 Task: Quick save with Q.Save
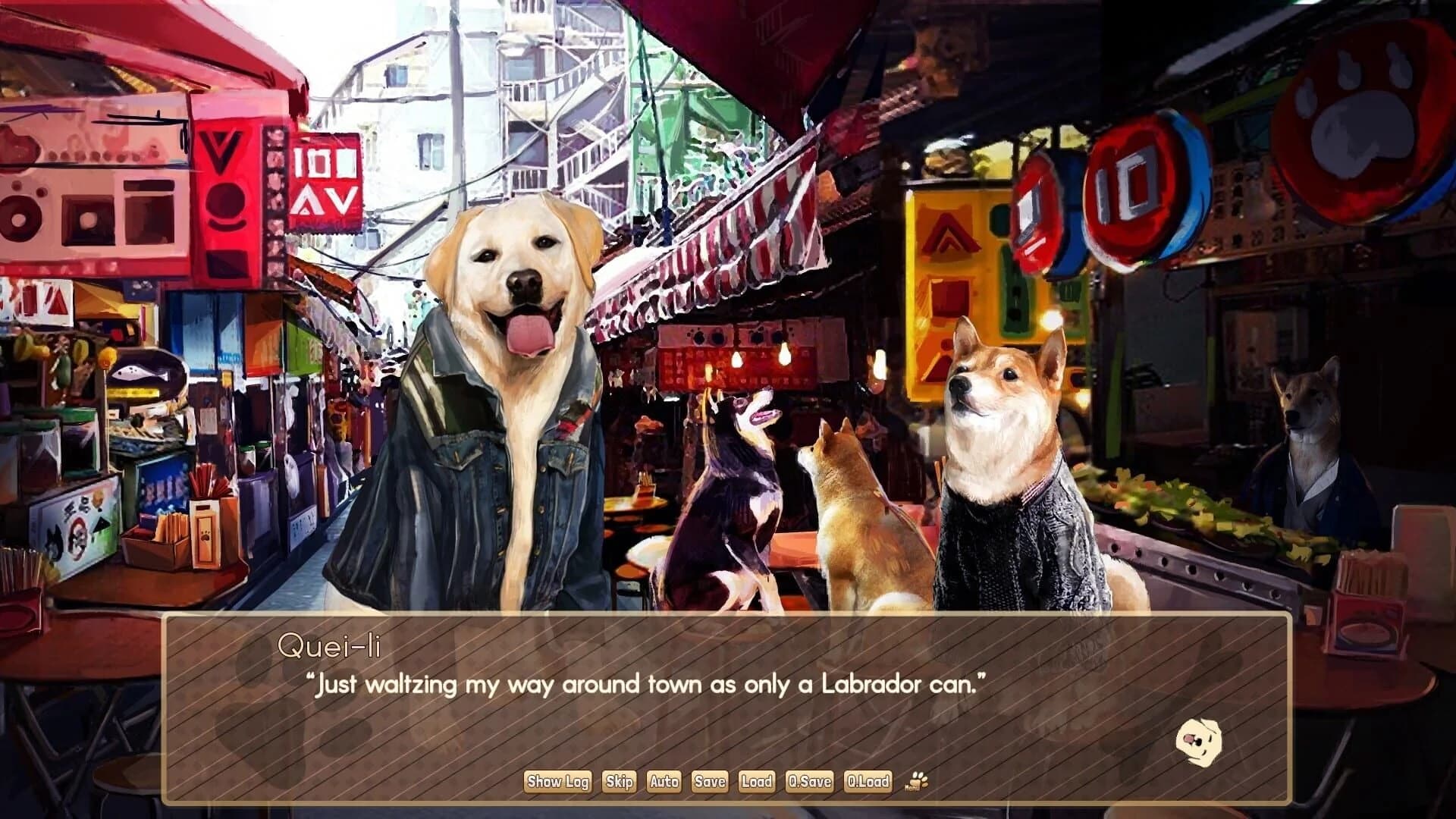point(811,781)
